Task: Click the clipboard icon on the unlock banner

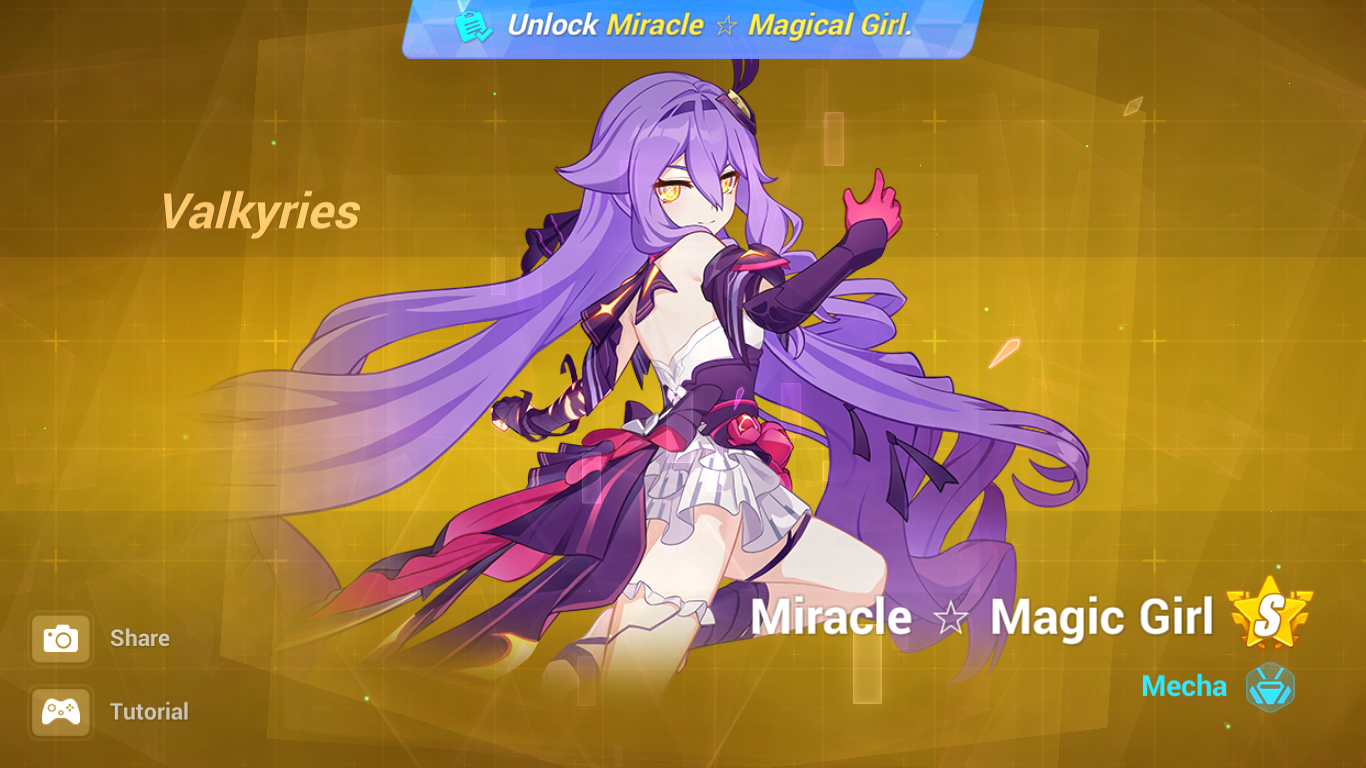Action: click(x=470, y=26)
